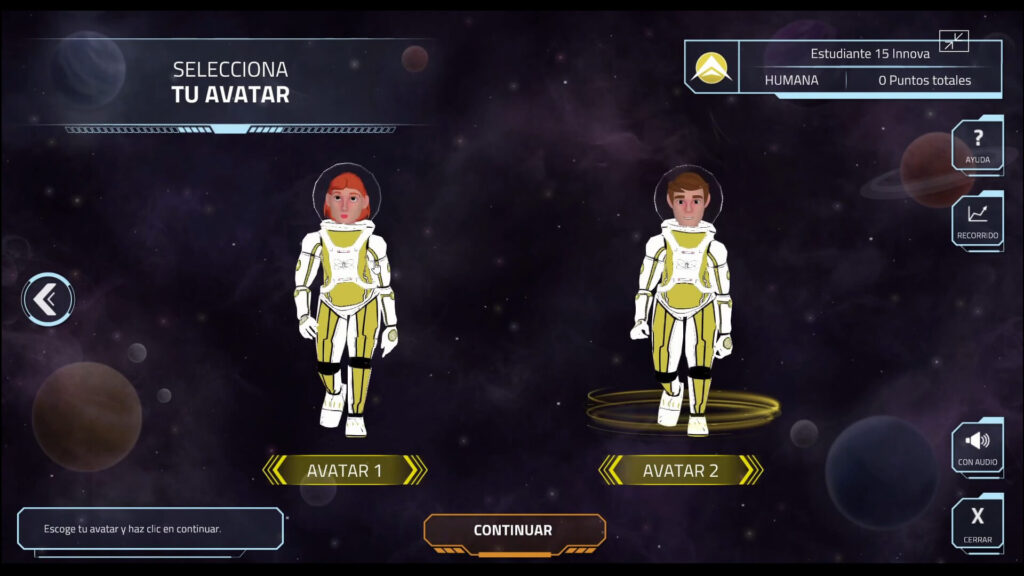Screen dimensions: 1024x576
Task: Go back with the left arrow button
Action: pos(48,299)
